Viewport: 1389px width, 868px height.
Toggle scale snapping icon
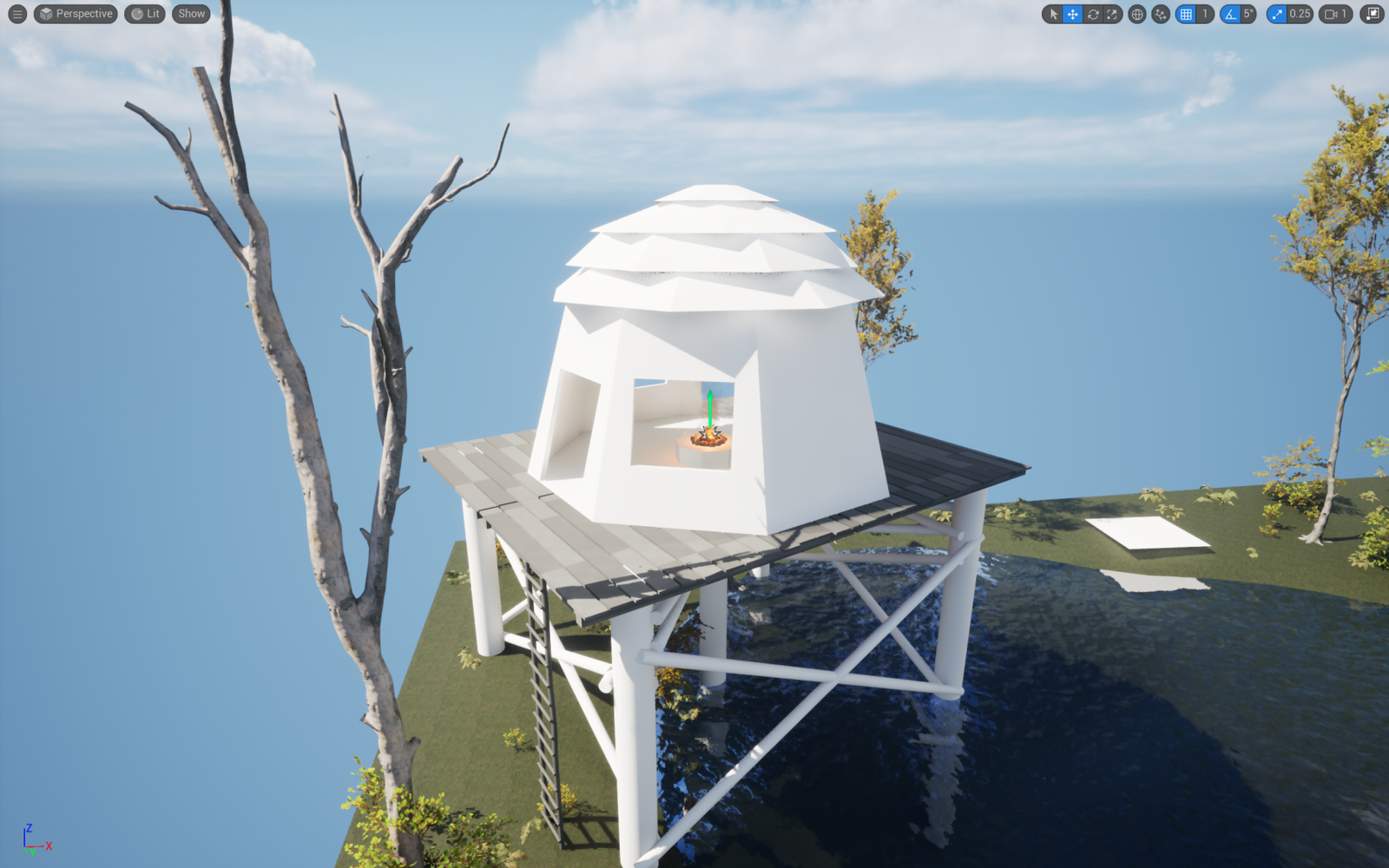point(1276,14)
